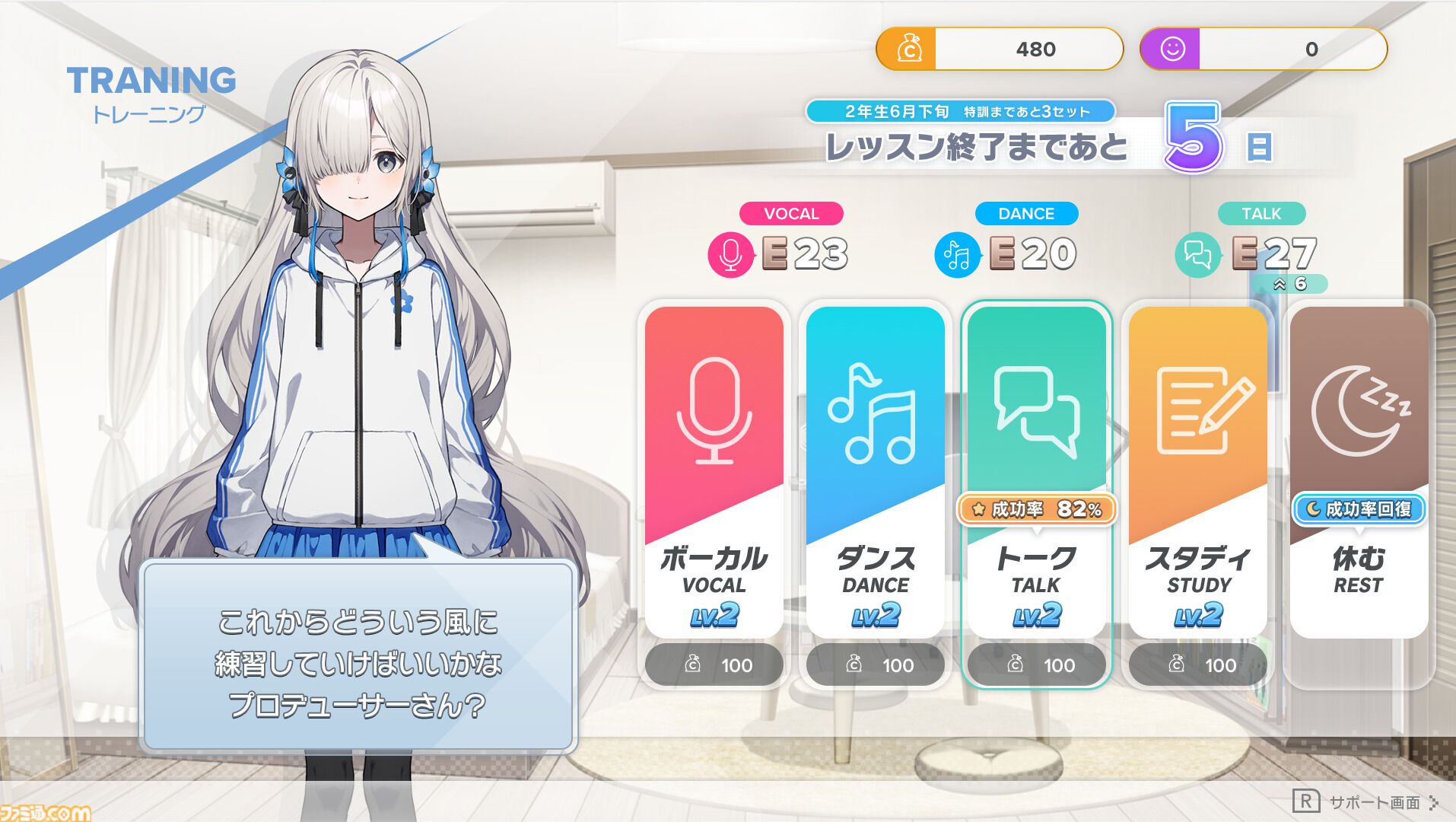
Task: Click the 2年生6月下旬 schedule banner
Action: (961, 111)
